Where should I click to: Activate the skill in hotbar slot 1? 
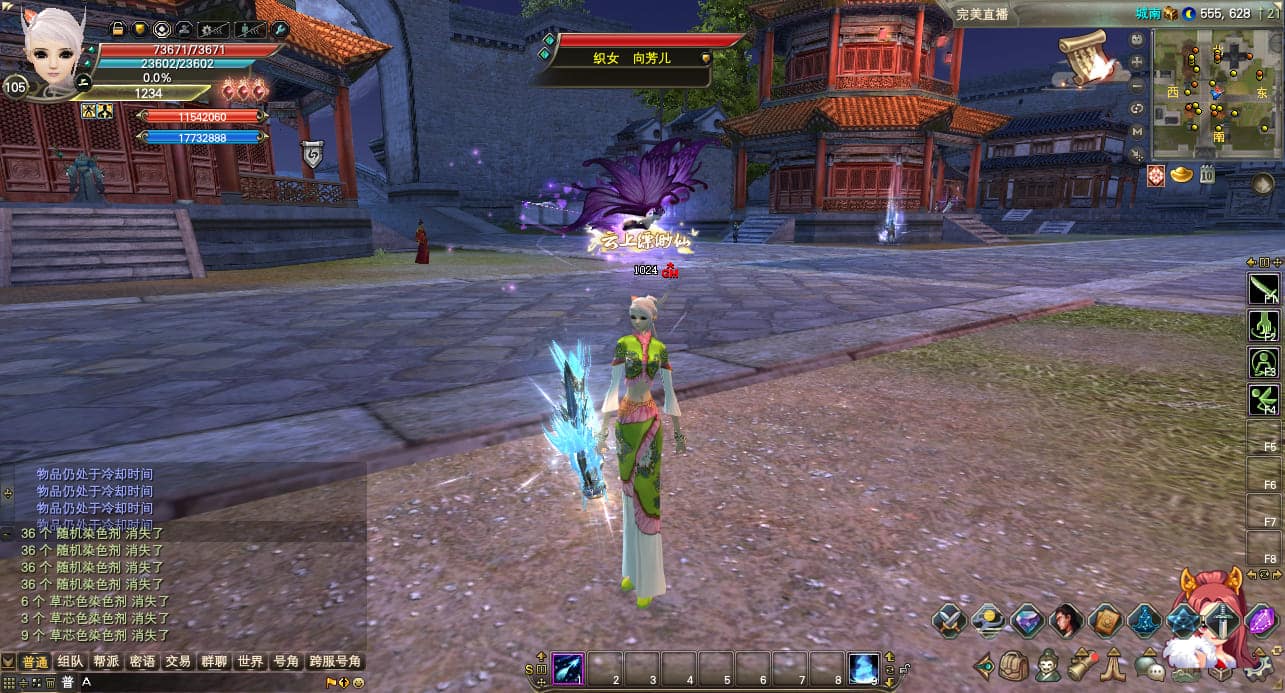click(568, 668)
